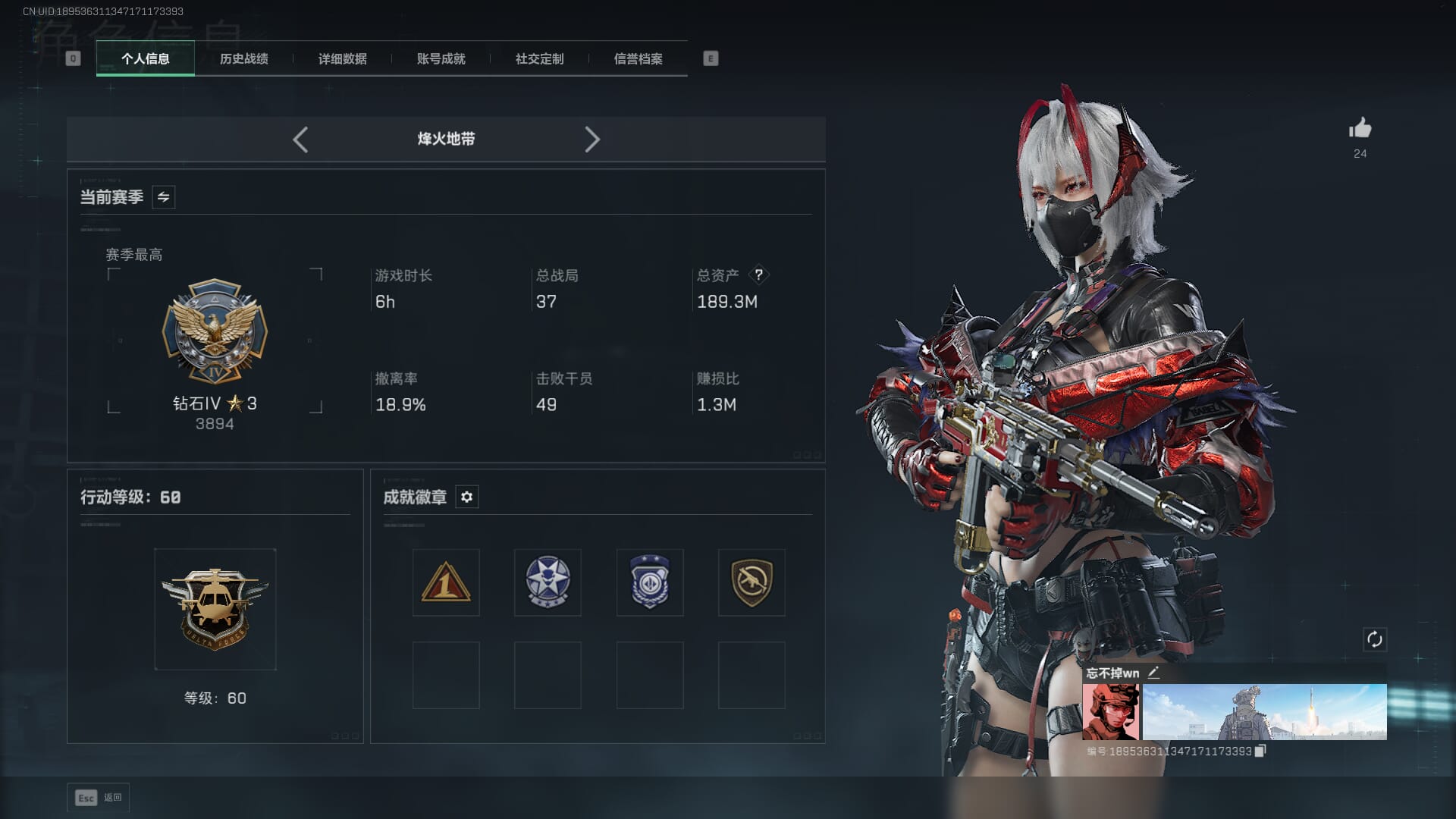Select the 详细数据 tab
The image size is (1456, 819).
pyautogui.click(x=342, y=58)
